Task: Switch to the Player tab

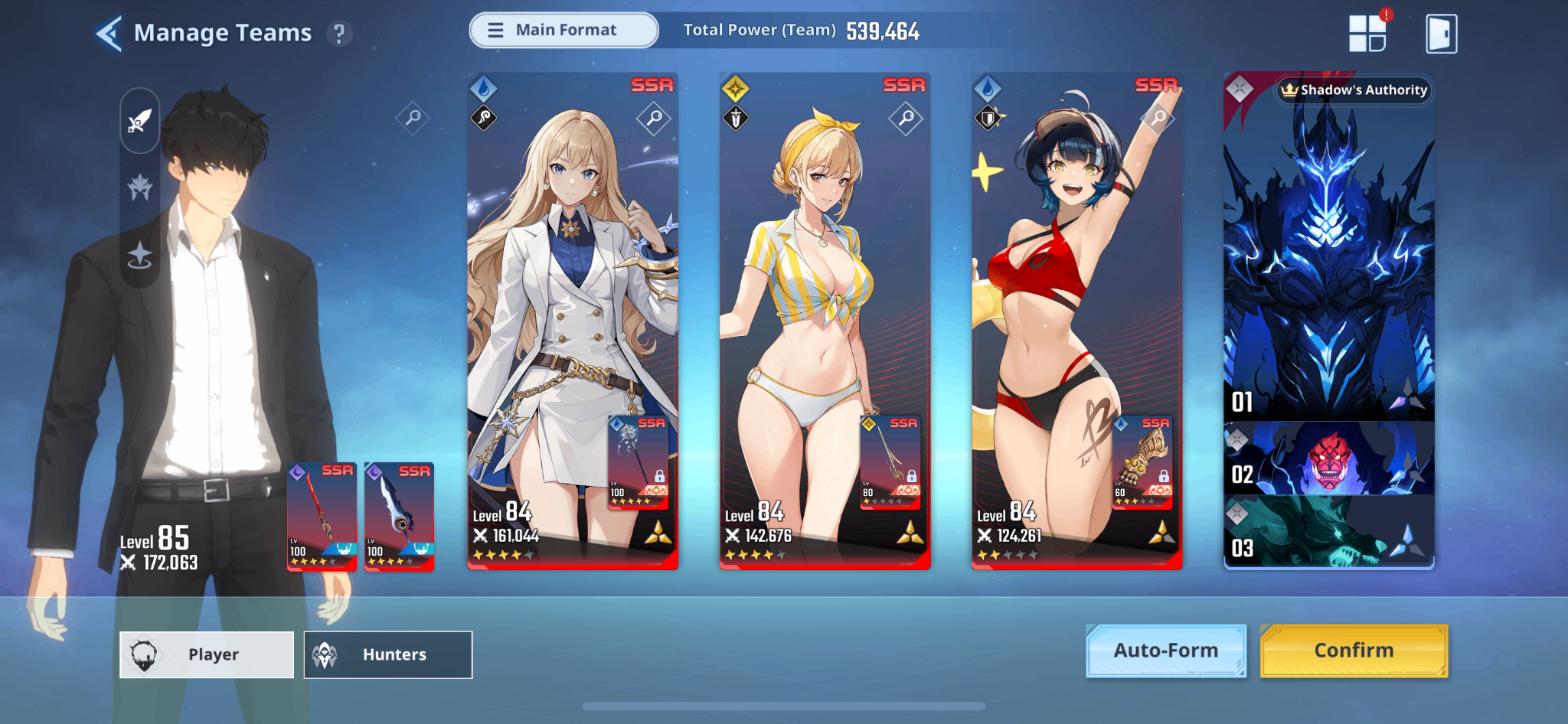Action: (x=207, y=655)
